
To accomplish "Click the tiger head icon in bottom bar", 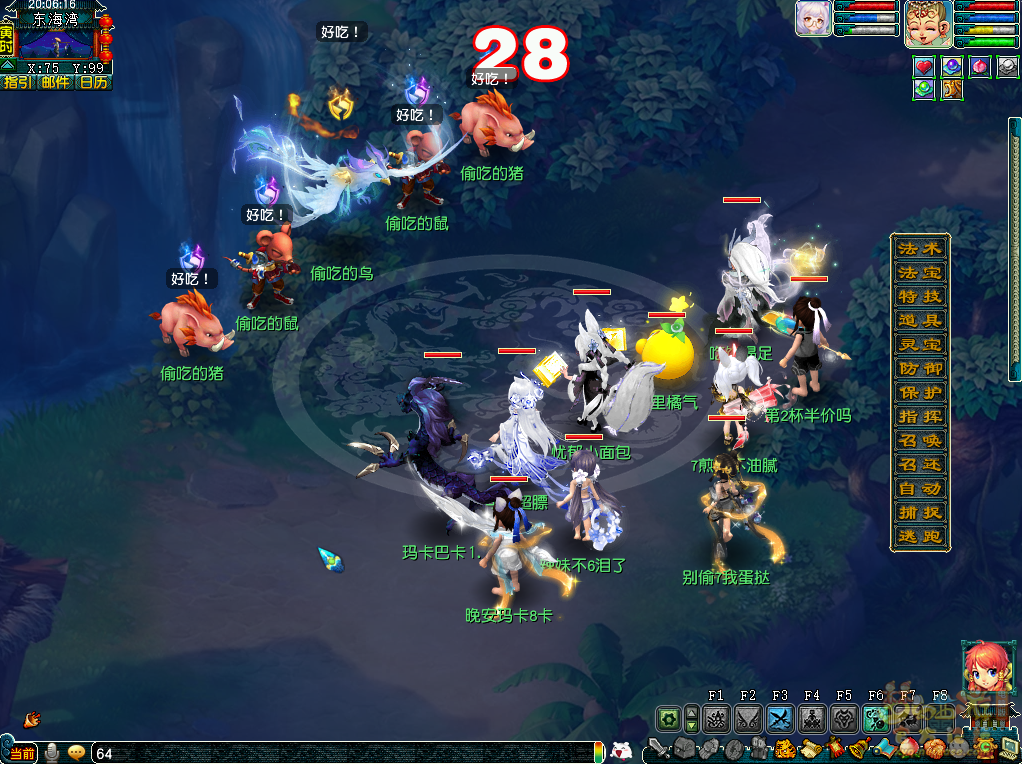I will pyautogui.click(x=786, y=748).
